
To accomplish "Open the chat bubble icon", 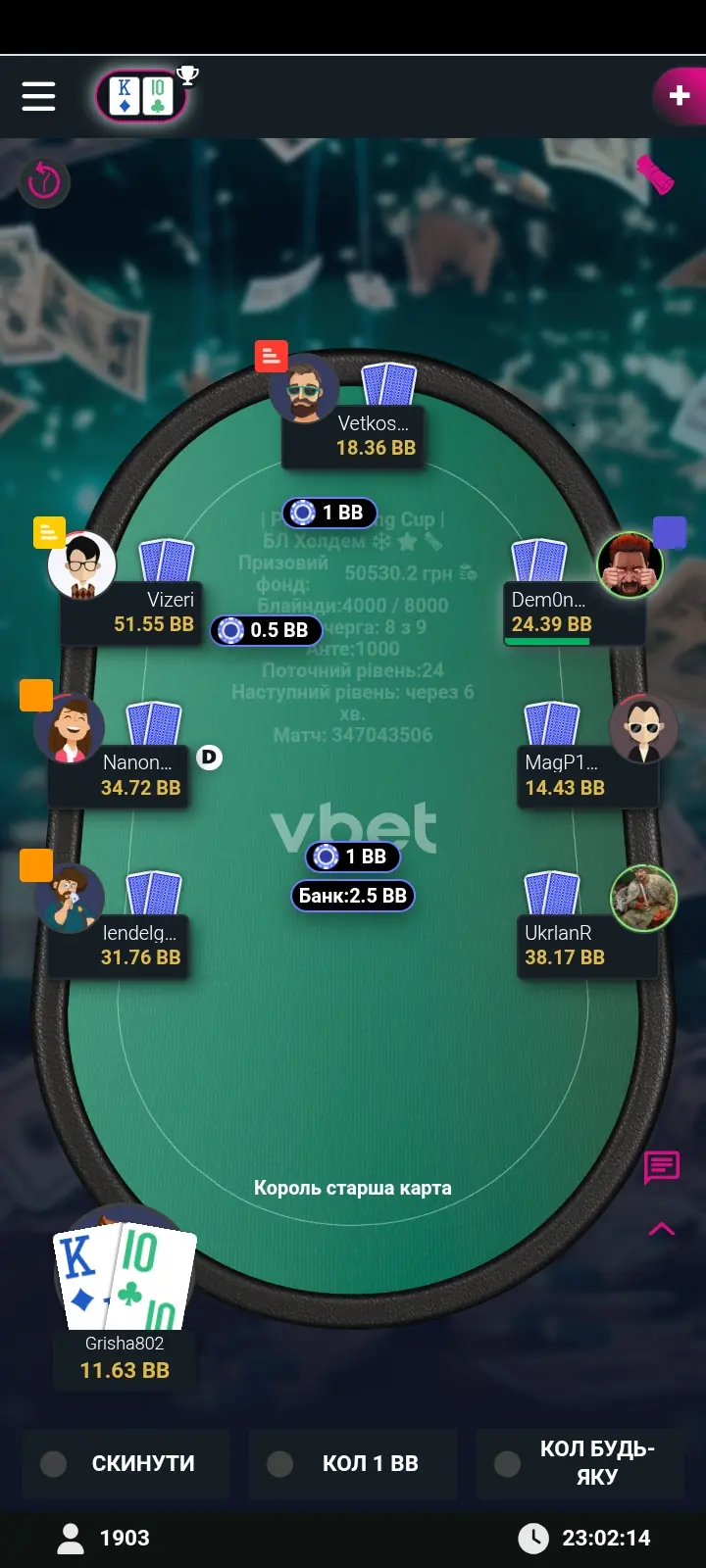I will pyautogui.click(x=662, y=1166).
